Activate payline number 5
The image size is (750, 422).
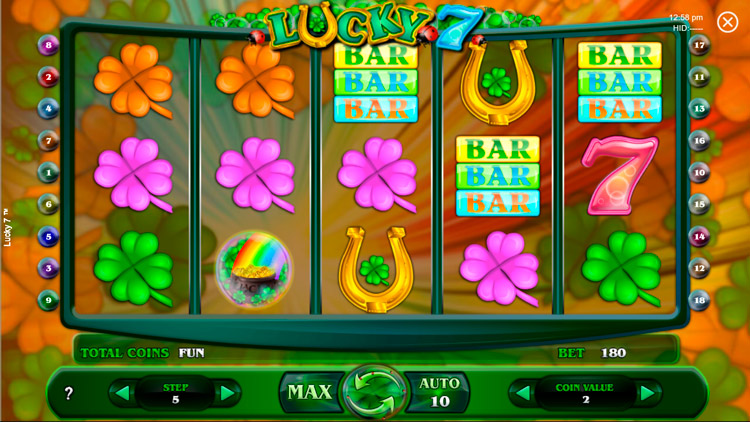pos(47,236)
